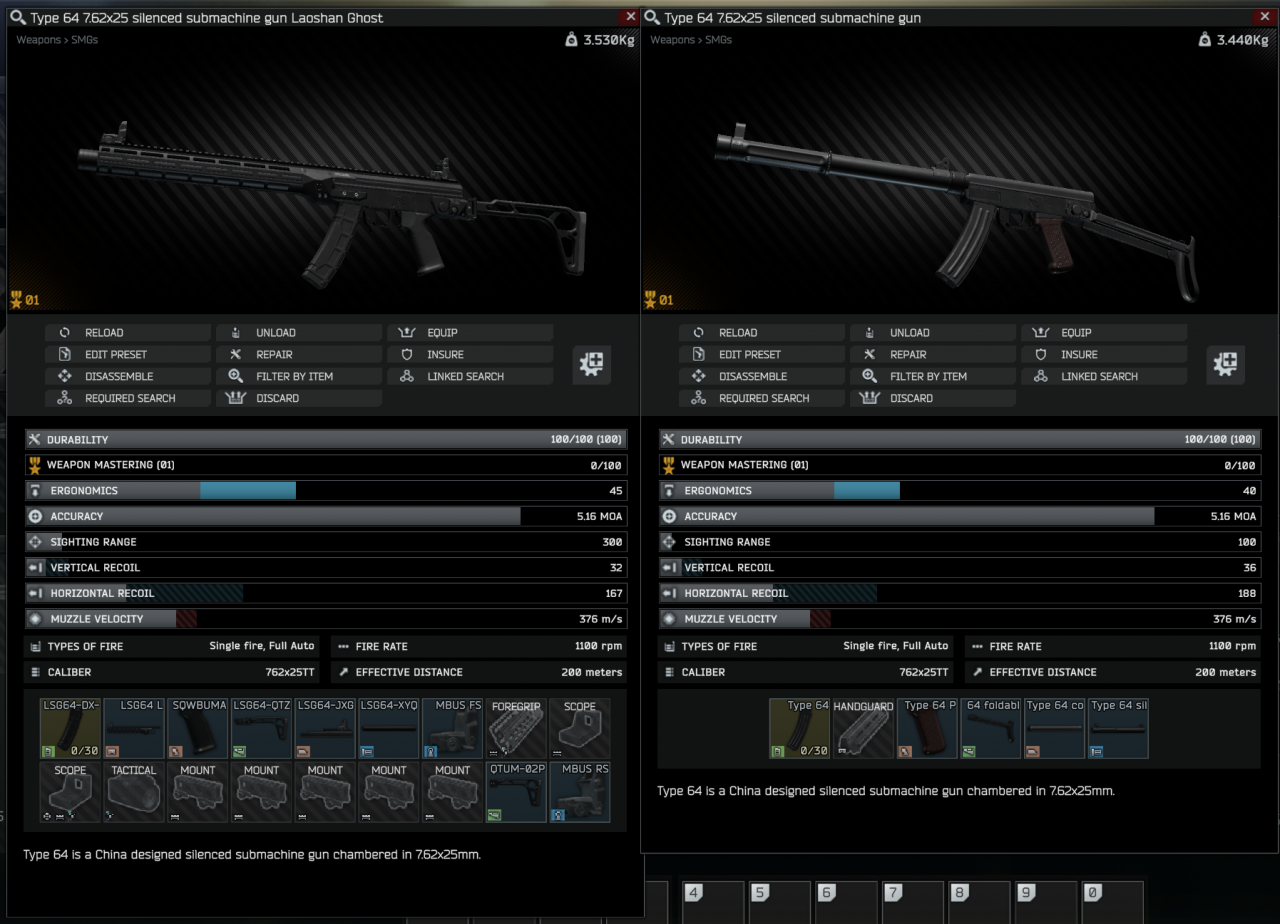Select the LSG64-DX magazine slot
This screenshot has width=1280, height=924.
pos(71,728)
